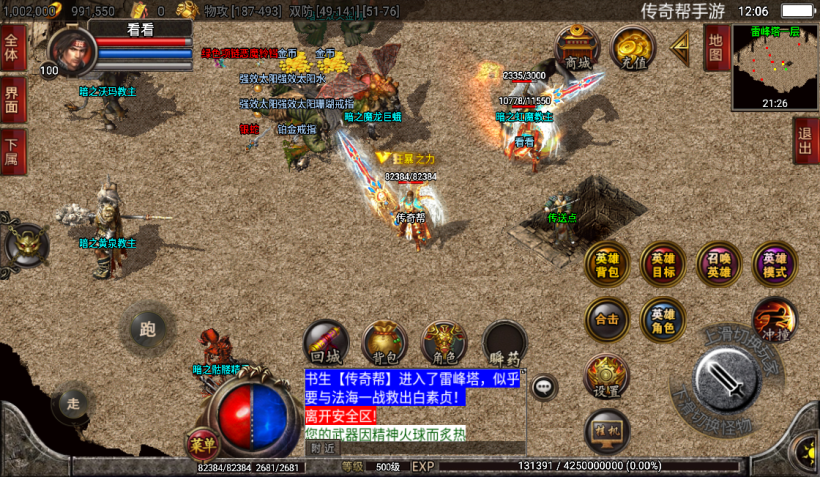
Task: Activate 召唤英雄 to summon the hero
Action: (719, 265)
